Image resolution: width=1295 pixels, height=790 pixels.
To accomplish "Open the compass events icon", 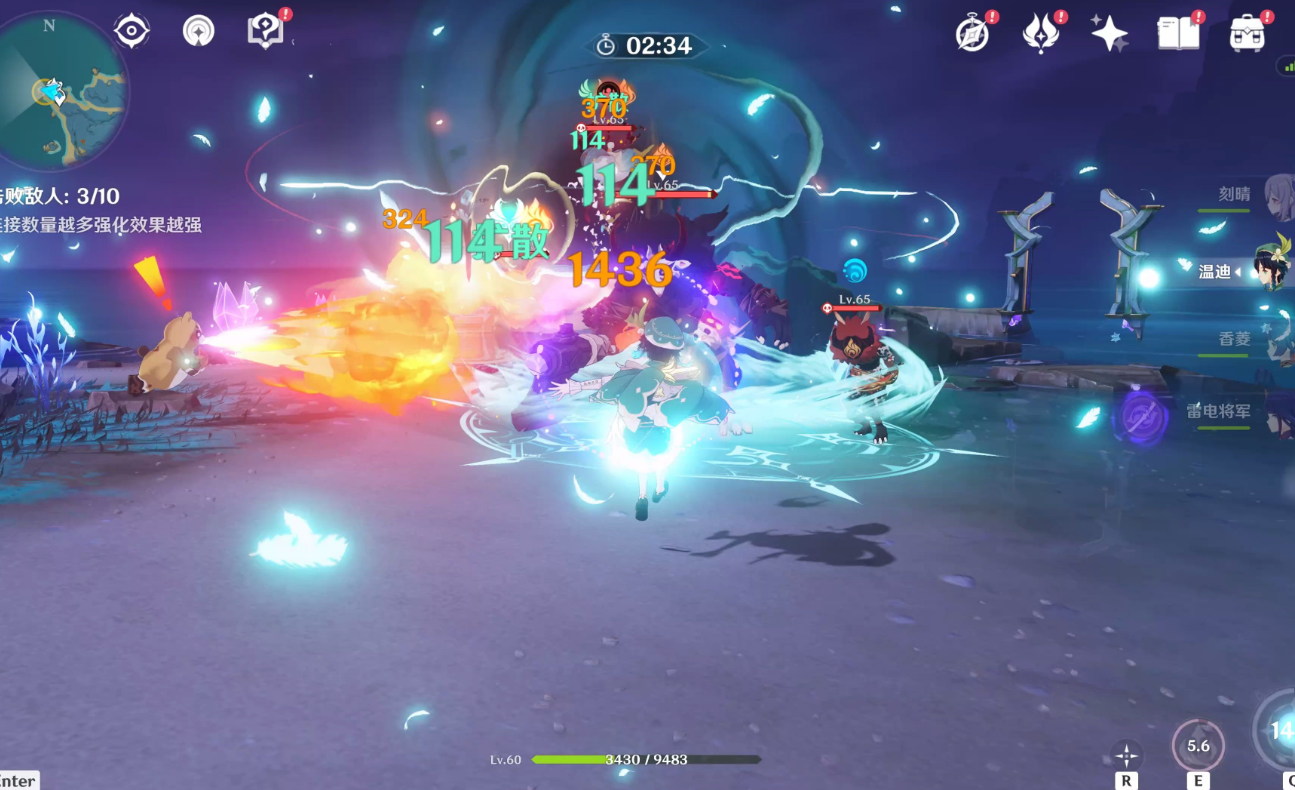I will click(973, 35).
